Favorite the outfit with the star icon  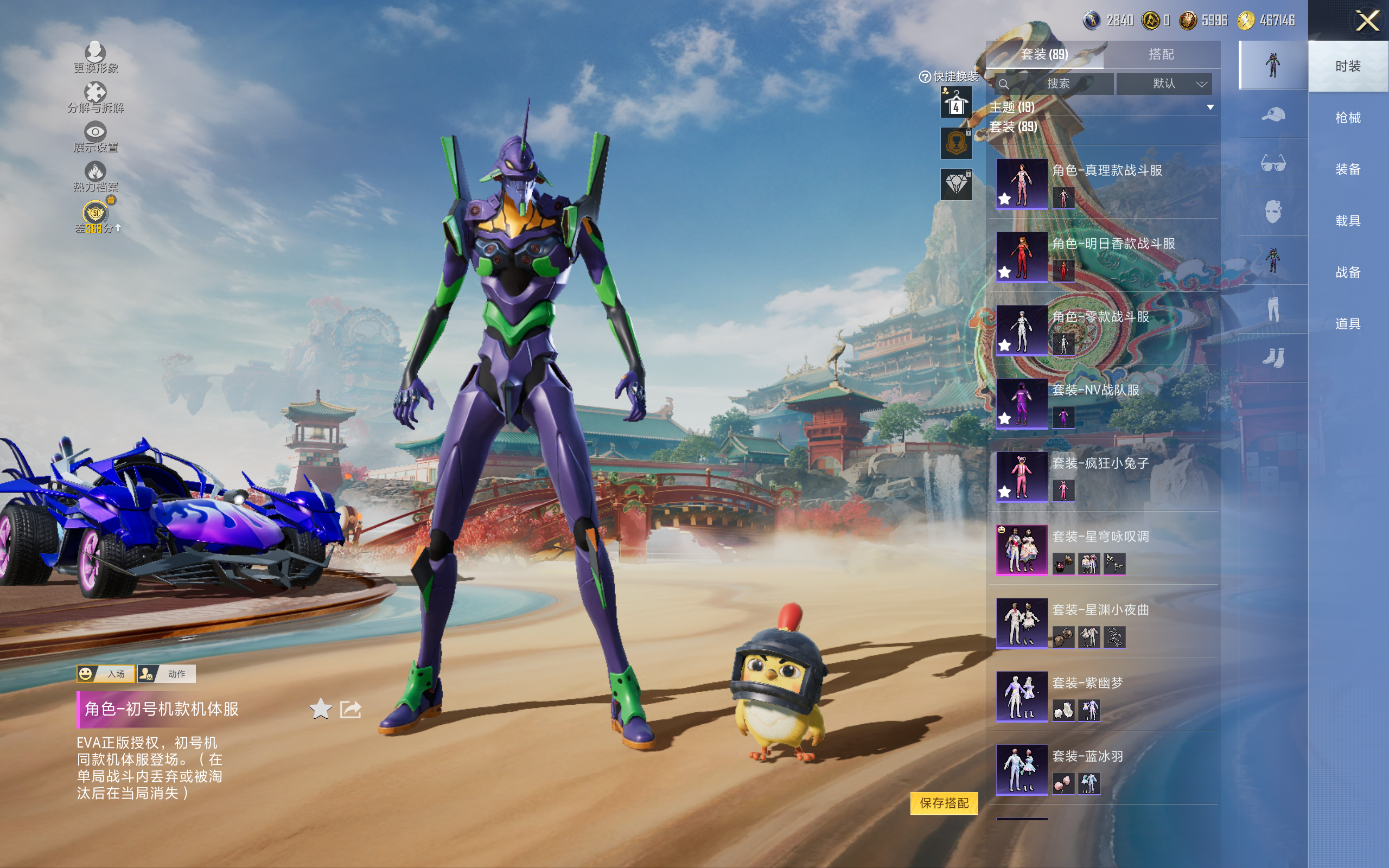pos(320,709)
